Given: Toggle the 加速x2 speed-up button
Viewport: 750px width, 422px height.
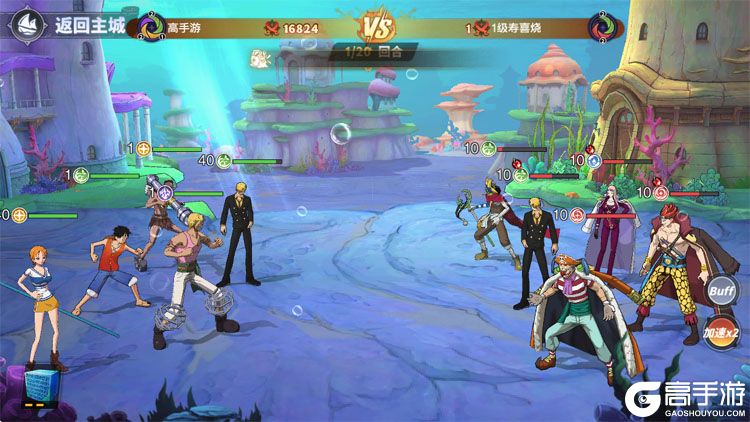Looking at the screenshot, I should coord(720,331).
